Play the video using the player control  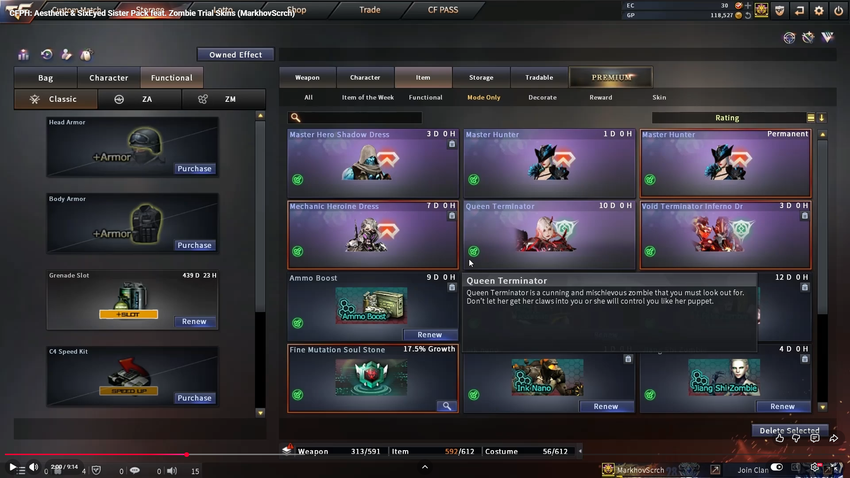click(x=13, y=467)
